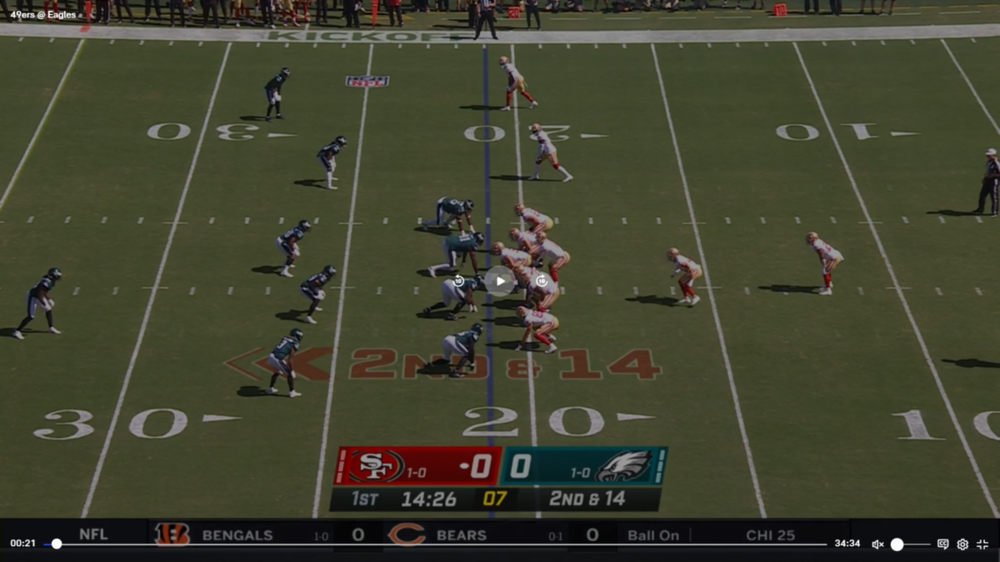Unmute the video with the speaker icon

coord(877,544)
